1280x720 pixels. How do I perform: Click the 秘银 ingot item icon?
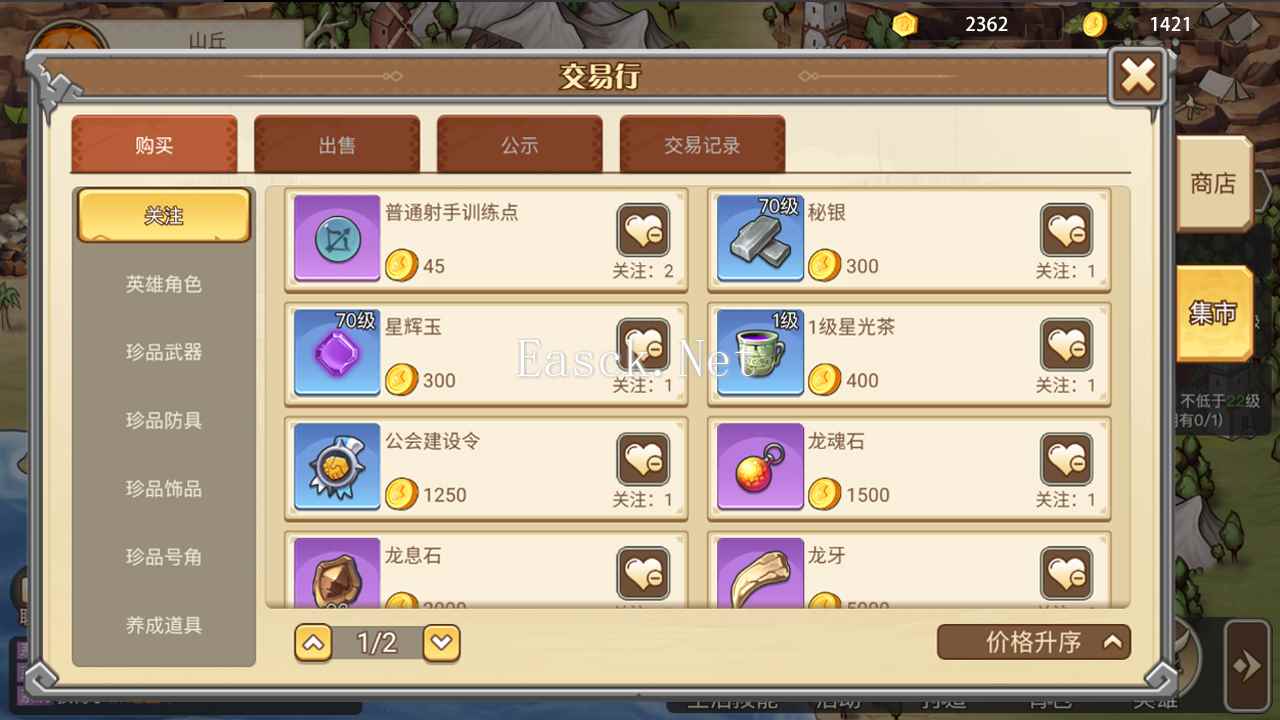point(760,238)
